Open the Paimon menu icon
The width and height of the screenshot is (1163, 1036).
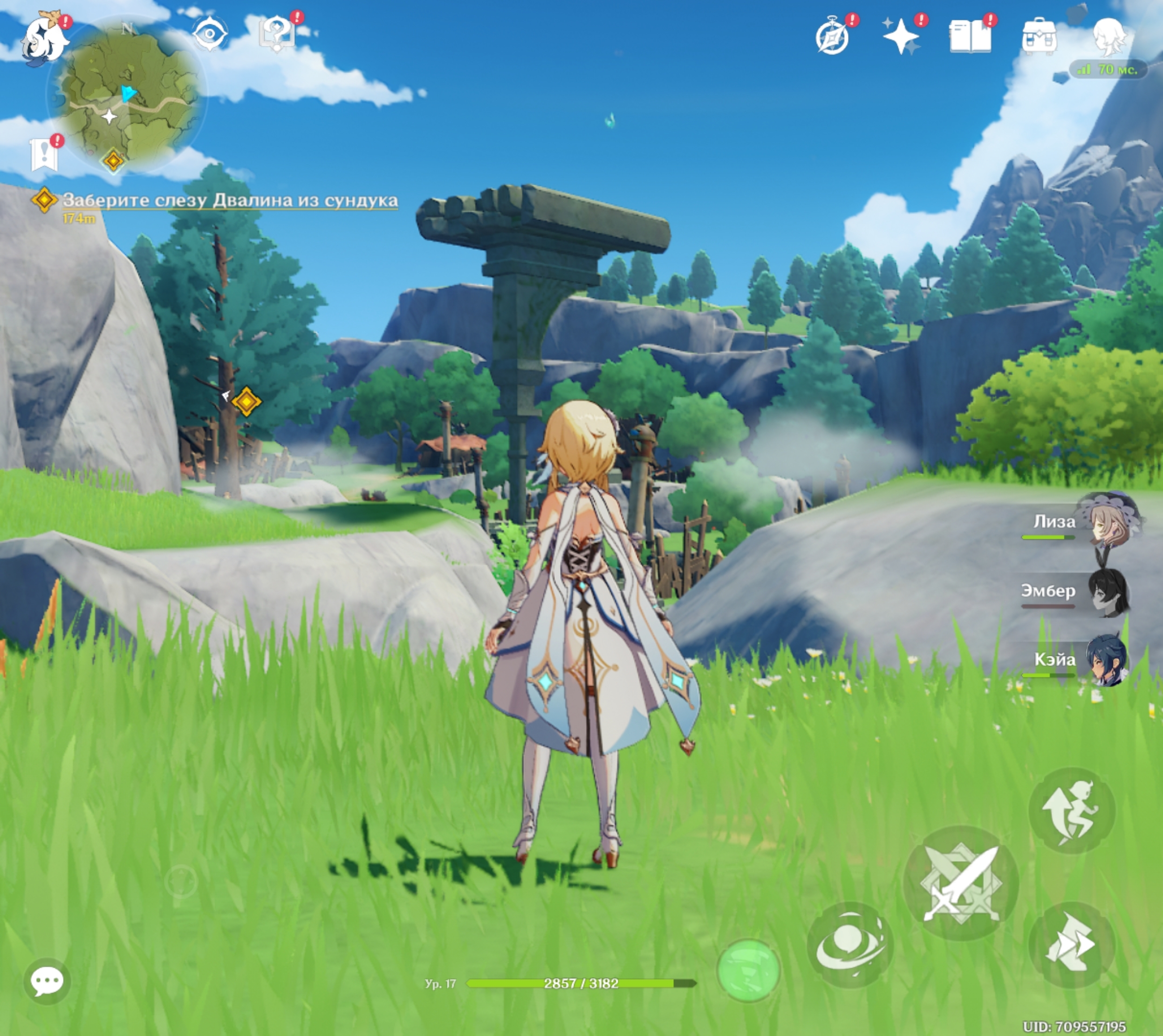point(44,39)
